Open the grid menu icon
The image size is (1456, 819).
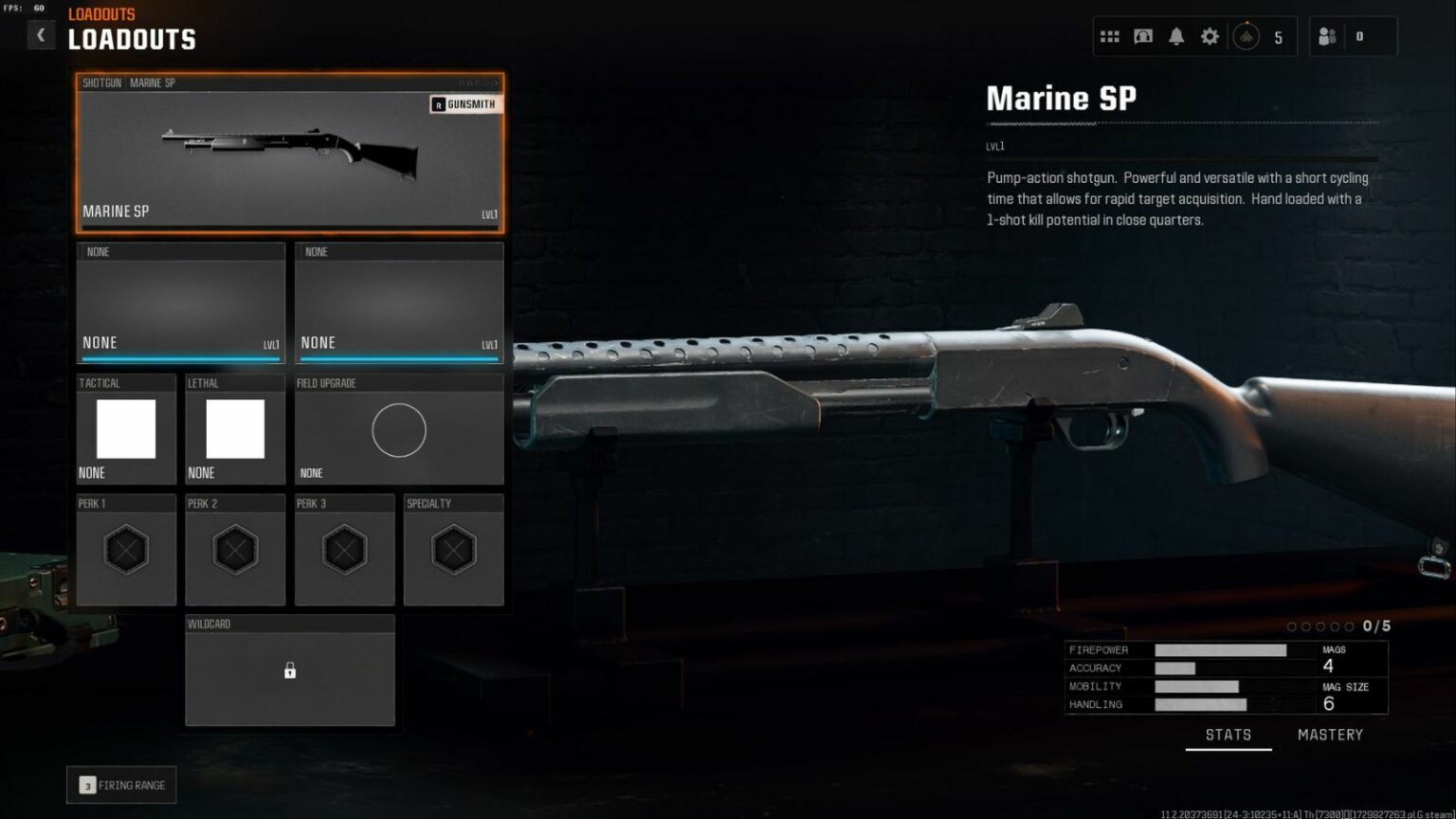[x=1110, y=35]
